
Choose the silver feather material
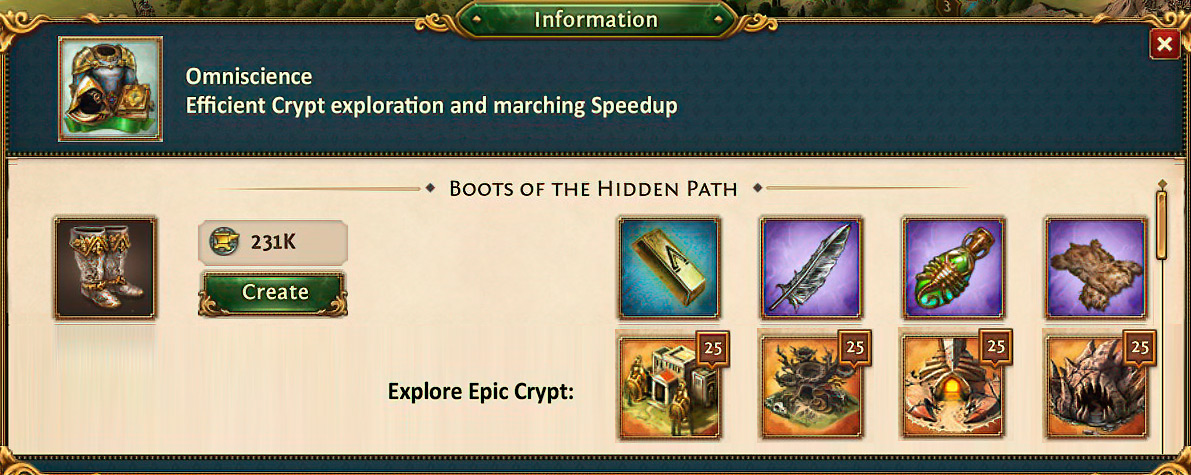[x=810, y=267]
